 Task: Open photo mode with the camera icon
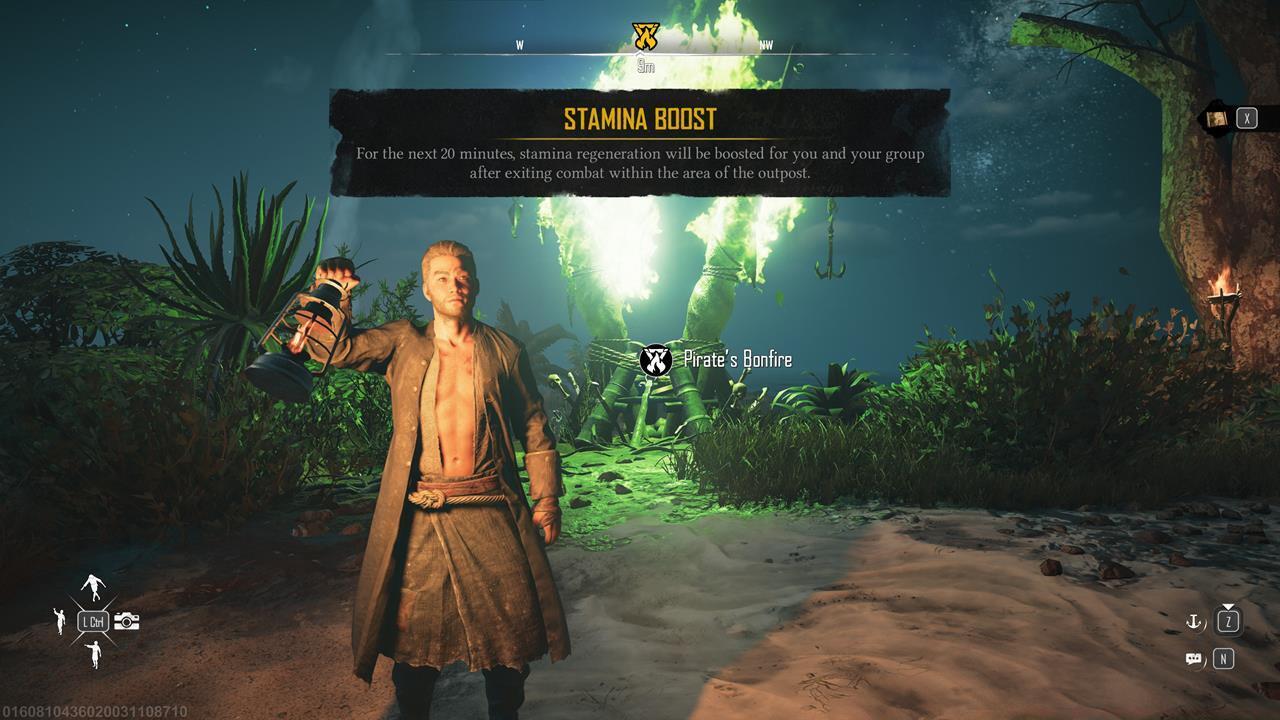[x=127, y=622]
